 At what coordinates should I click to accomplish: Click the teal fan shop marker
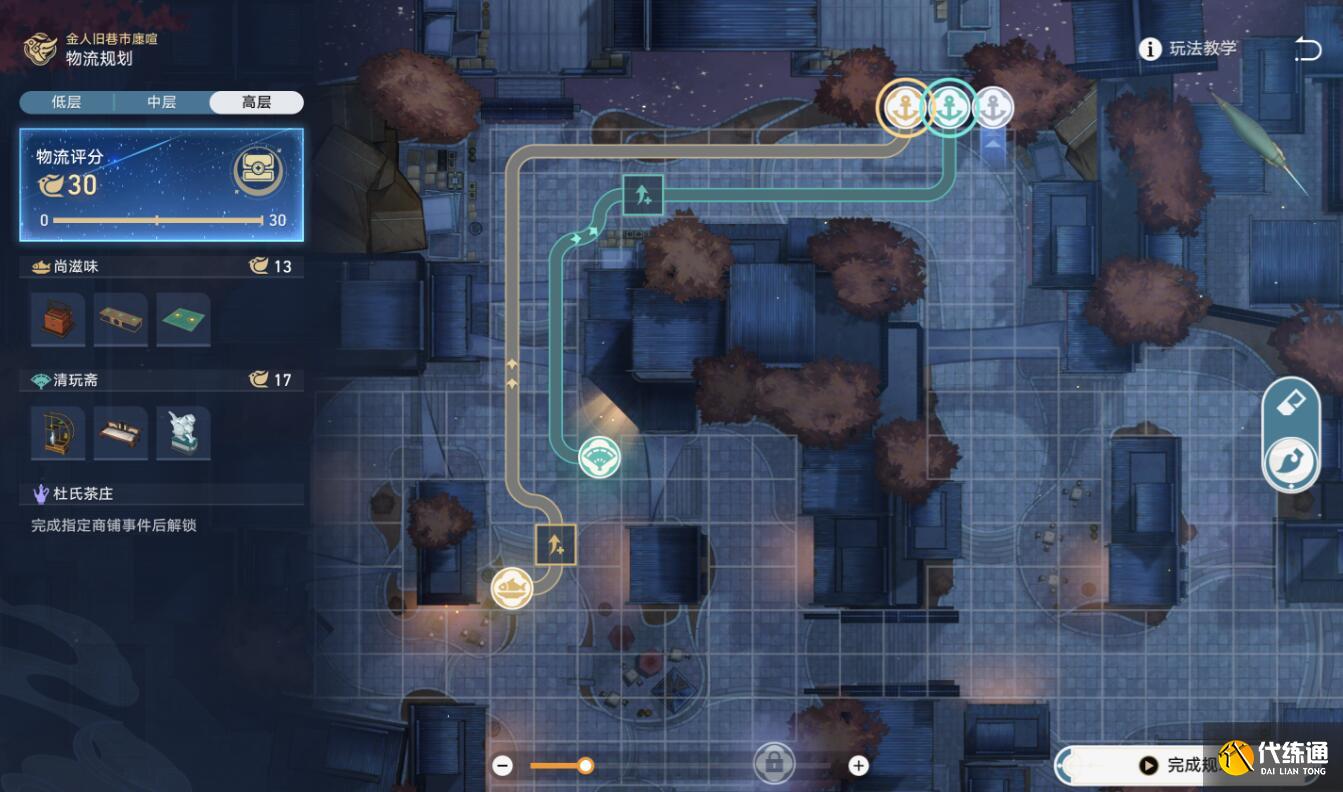point(600,457)
